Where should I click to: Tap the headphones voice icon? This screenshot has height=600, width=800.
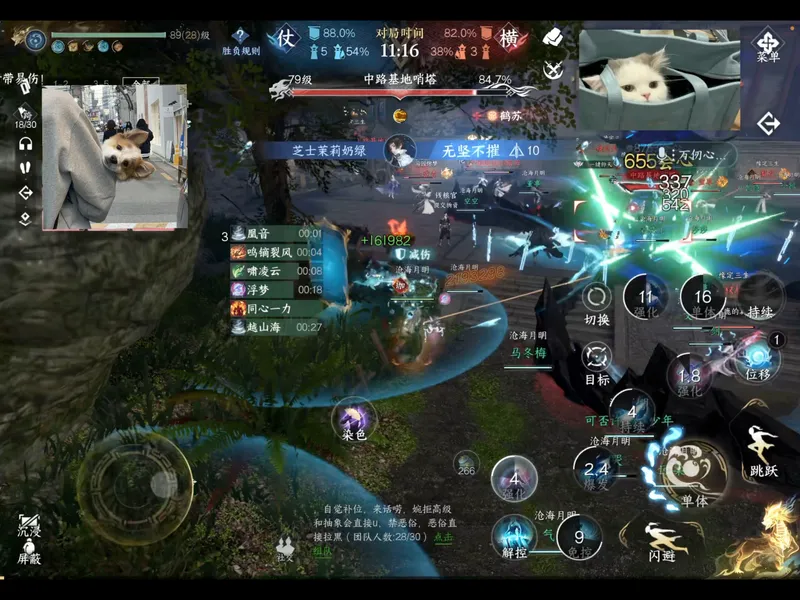(x=26, y=143)
